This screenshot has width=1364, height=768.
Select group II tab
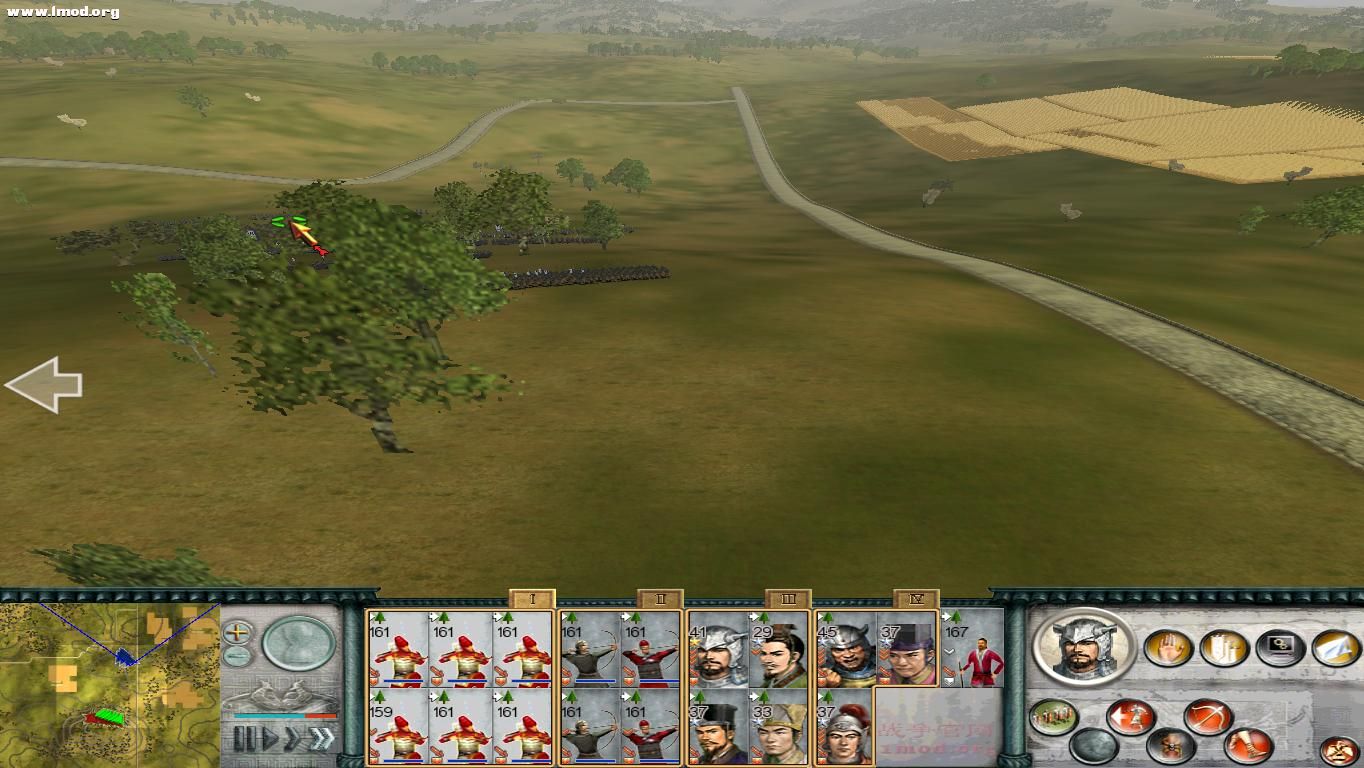tap(660, 599)
